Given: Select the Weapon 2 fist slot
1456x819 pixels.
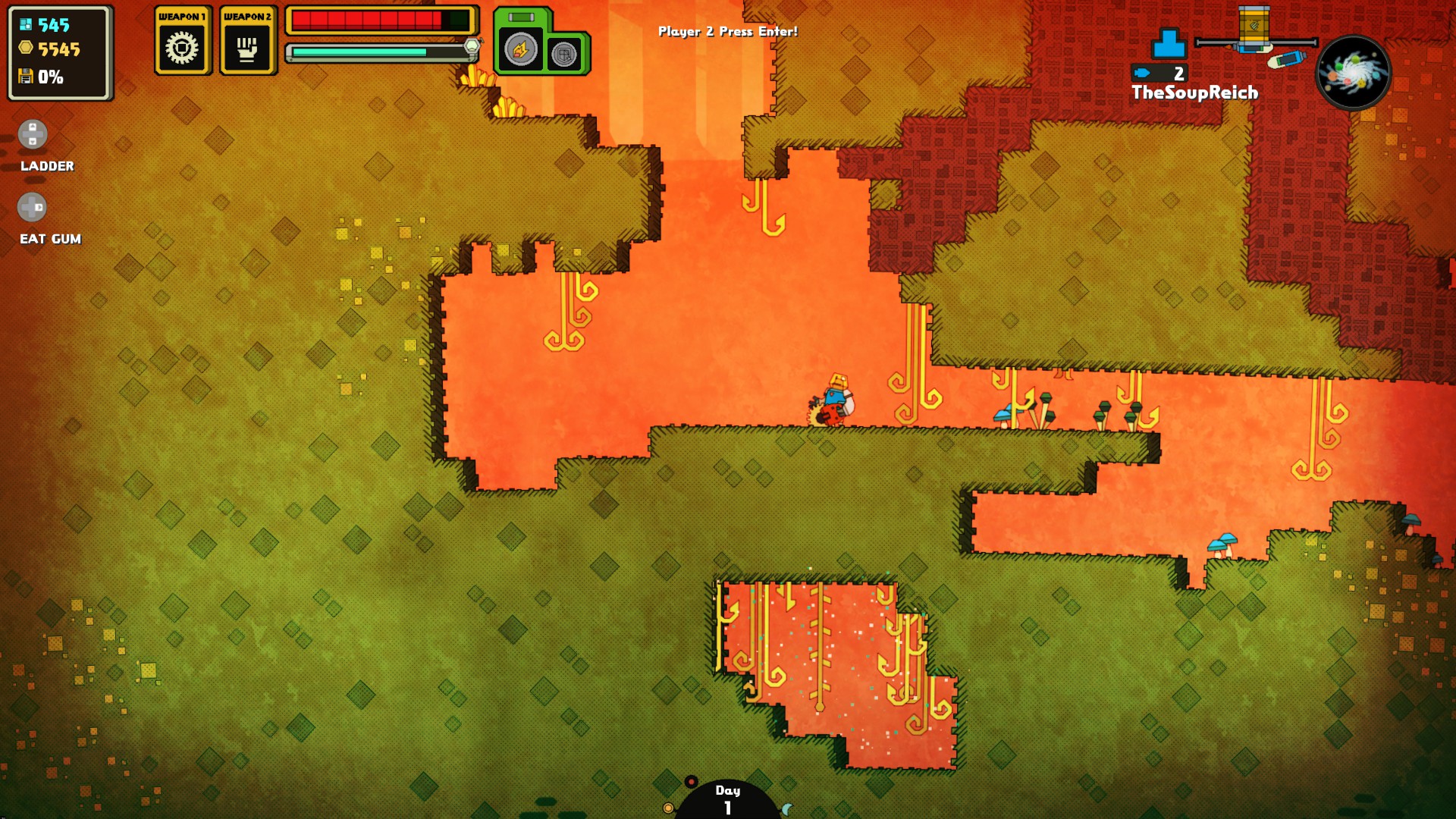Looking at the screenshot, I should [247, 48].
